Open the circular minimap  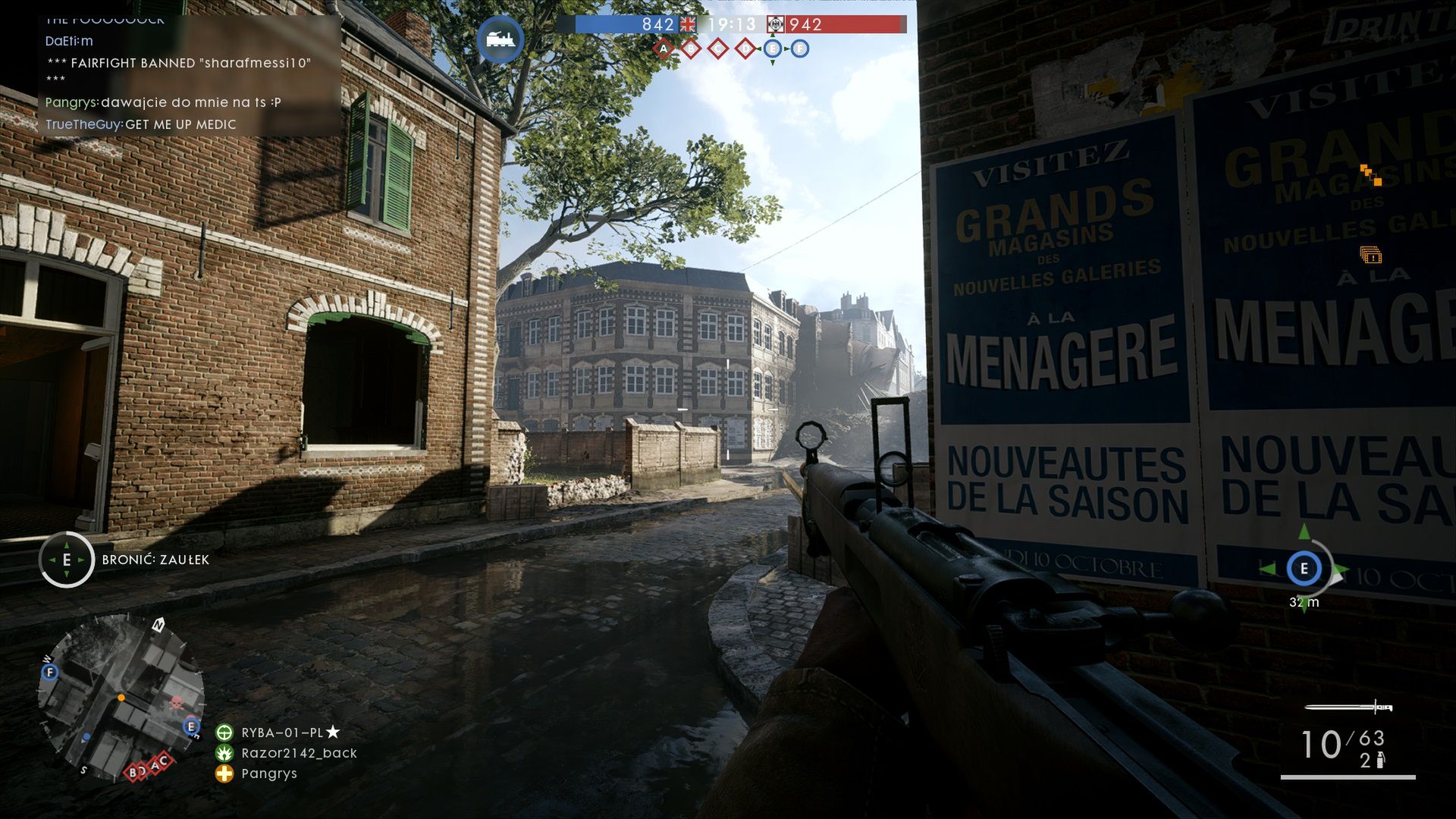pos(121,698)
